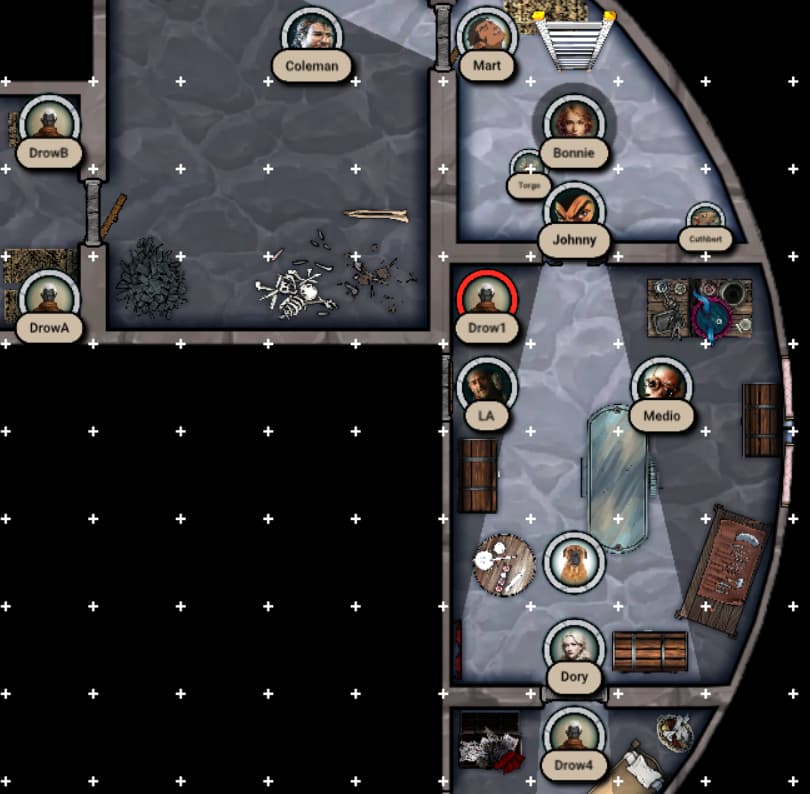Target the red-ringed Drow1 token
The image size is (810, 794).
click(x=486, y=299)
